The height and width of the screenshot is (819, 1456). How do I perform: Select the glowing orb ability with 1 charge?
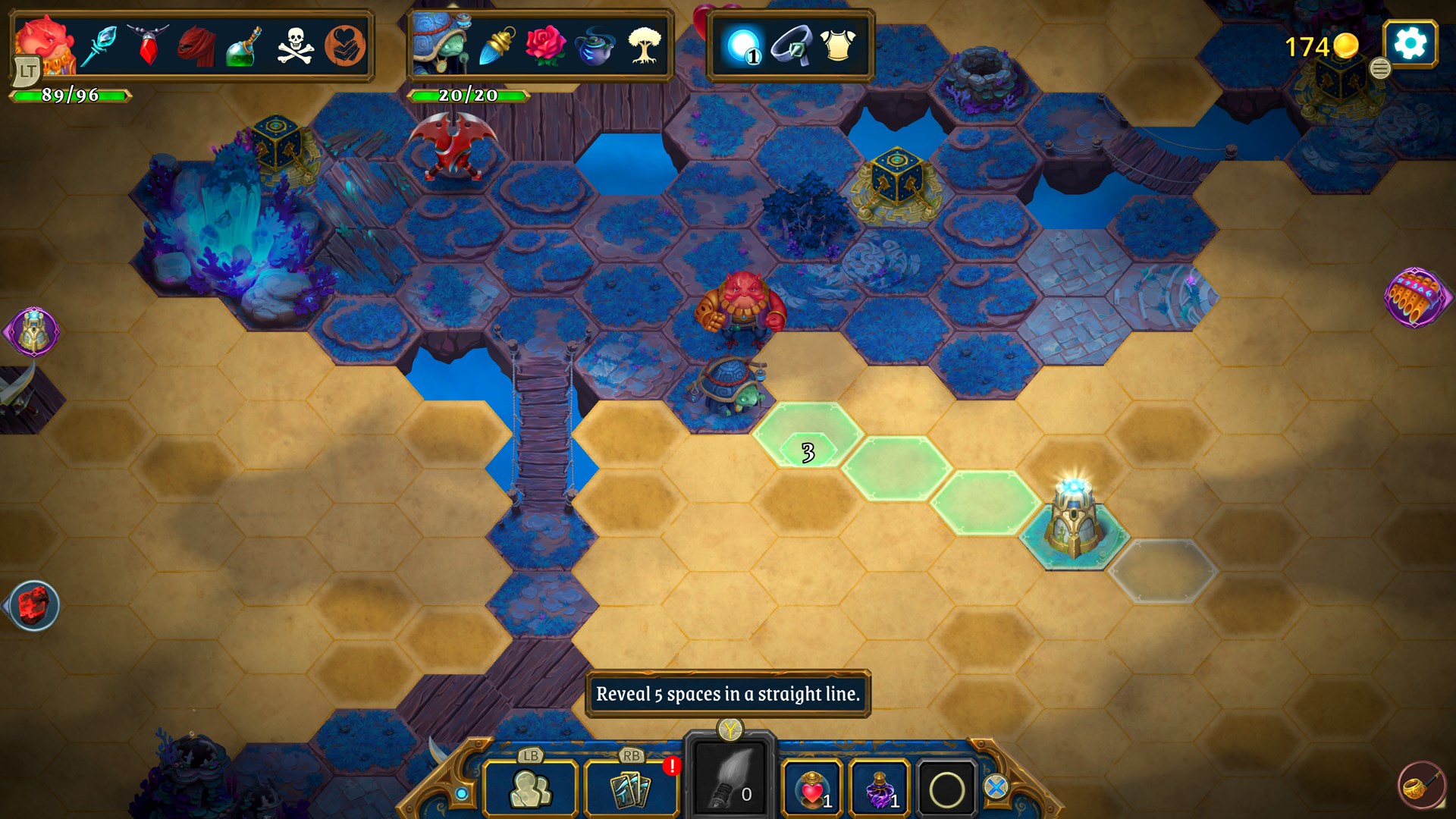coord(744,45)
